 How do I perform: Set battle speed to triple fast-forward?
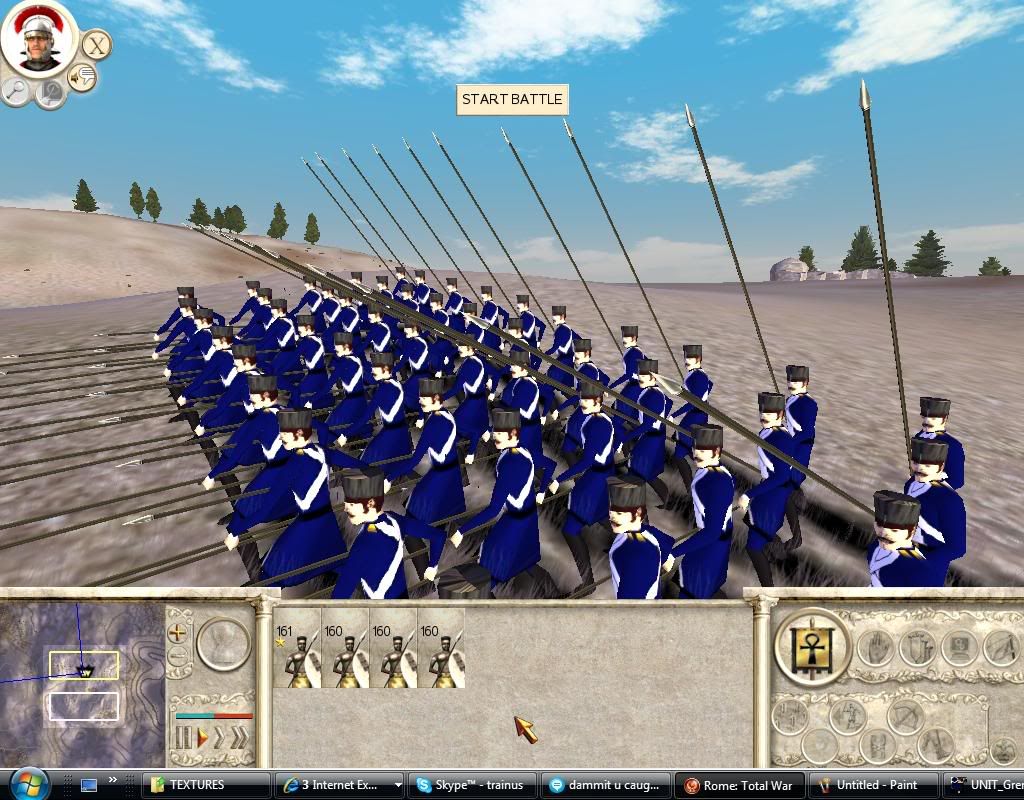pyautogui.click(x=238, y=739)
